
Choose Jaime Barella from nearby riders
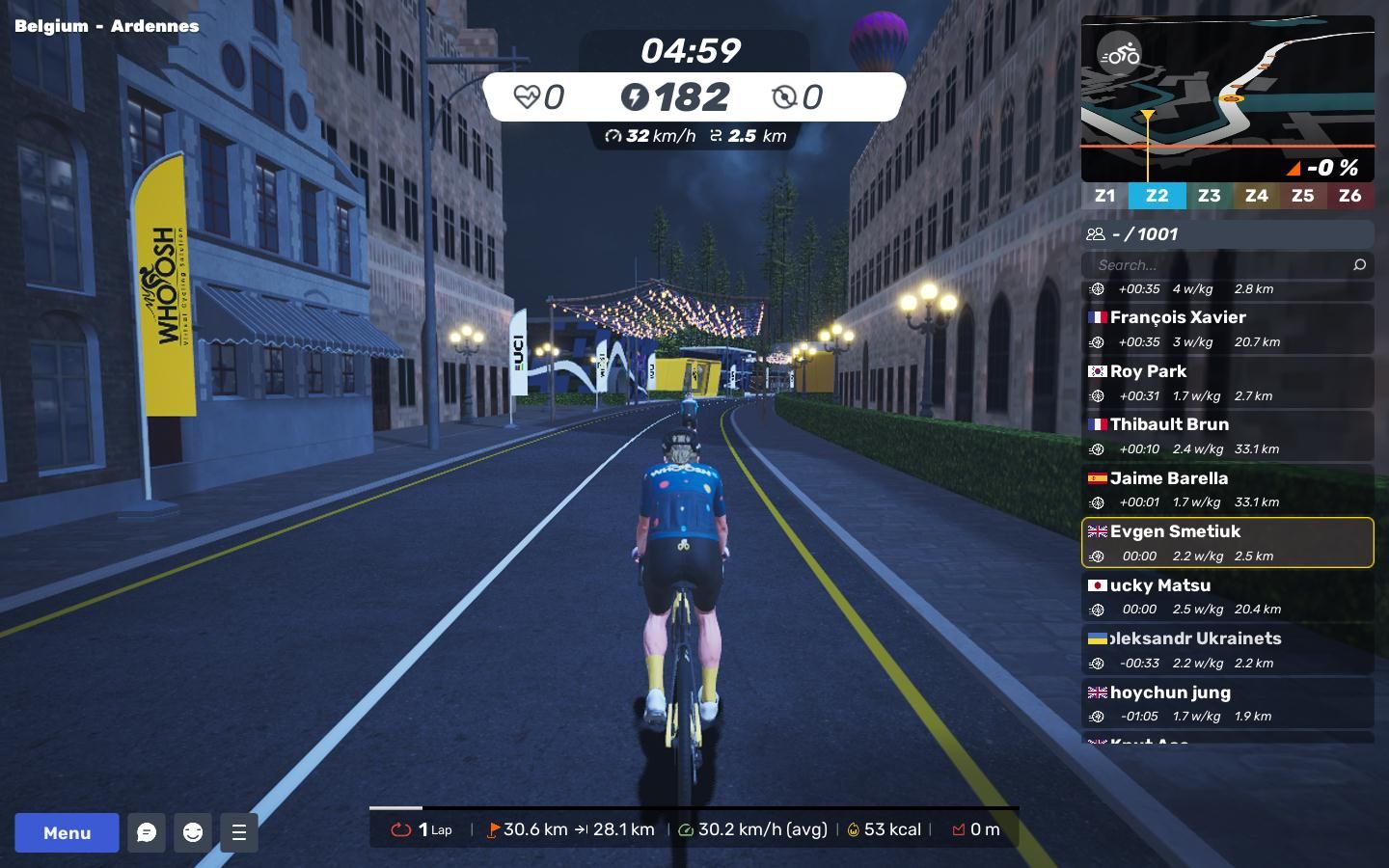(1227, 490)
